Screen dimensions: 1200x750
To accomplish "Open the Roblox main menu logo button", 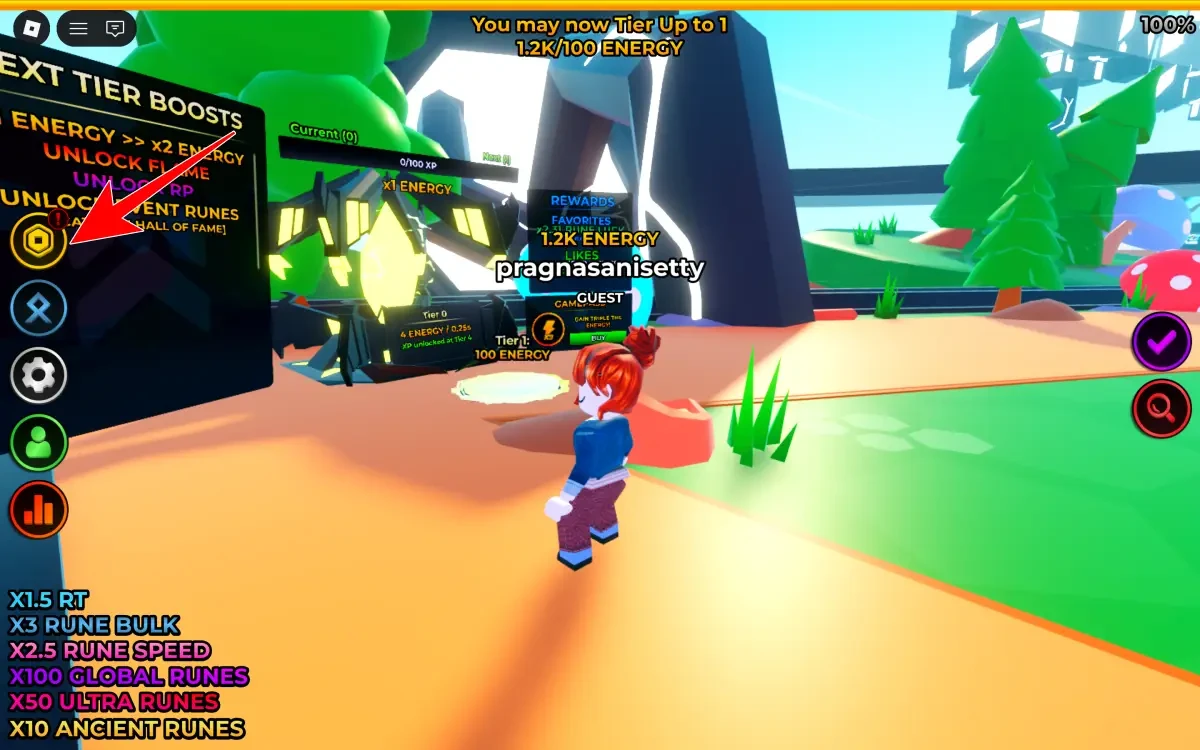I will [x=32, y=28].
